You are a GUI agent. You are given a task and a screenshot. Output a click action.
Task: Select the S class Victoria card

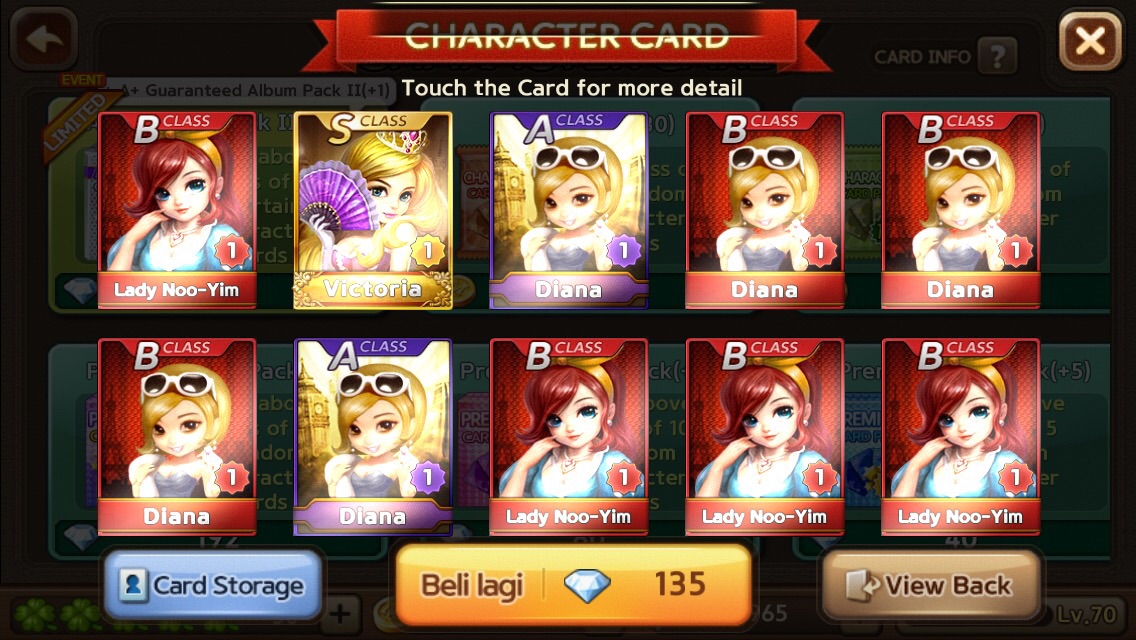click(x=372, y=209)
